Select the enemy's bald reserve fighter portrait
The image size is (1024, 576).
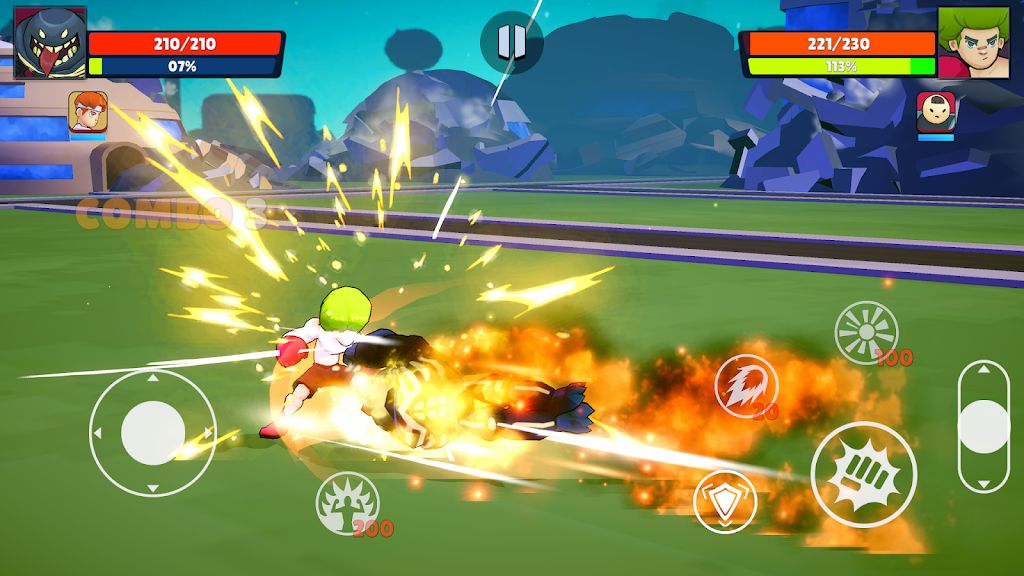click(936, 111)
